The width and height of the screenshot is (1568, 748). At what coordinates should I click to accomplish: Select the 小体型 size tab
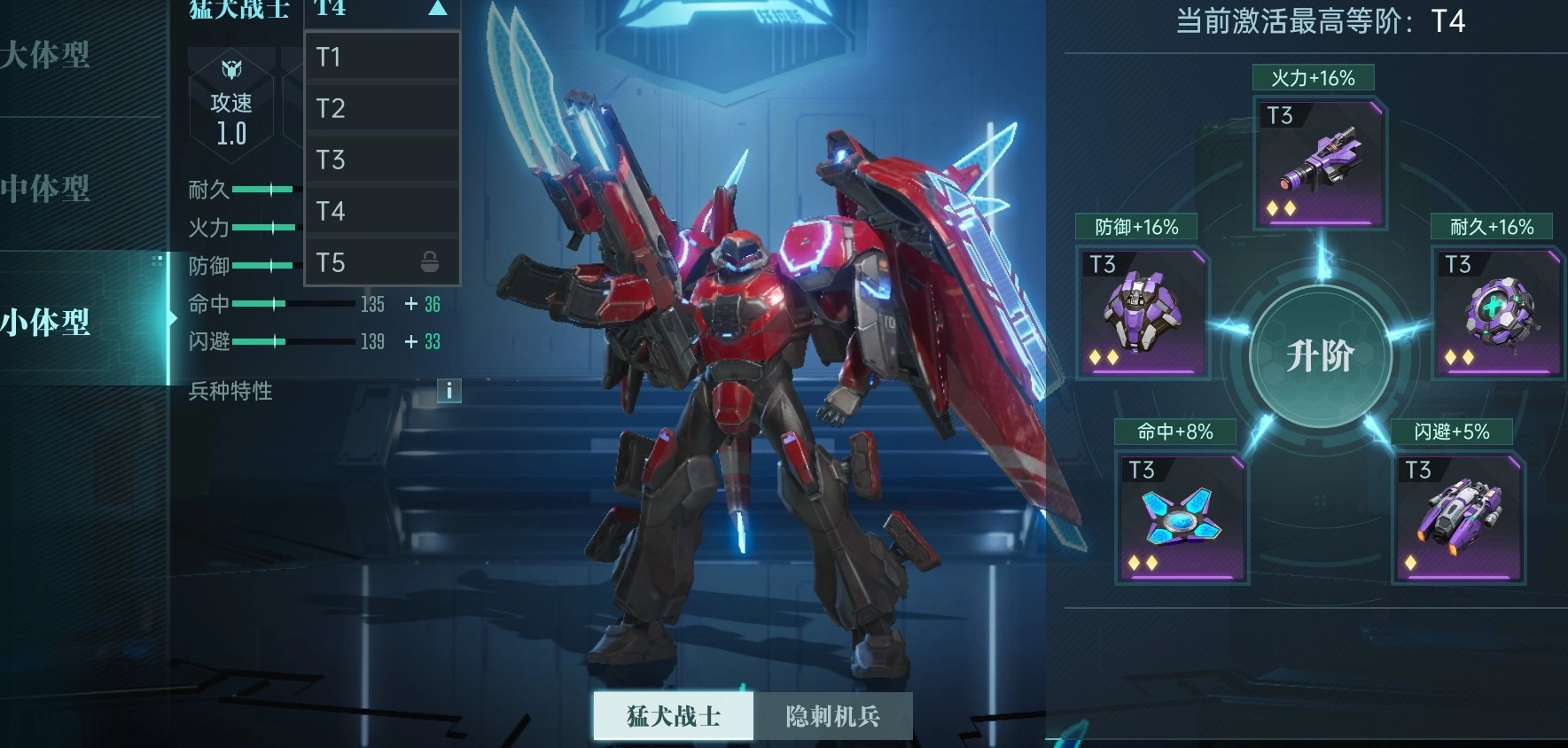[x=46, y=322]
